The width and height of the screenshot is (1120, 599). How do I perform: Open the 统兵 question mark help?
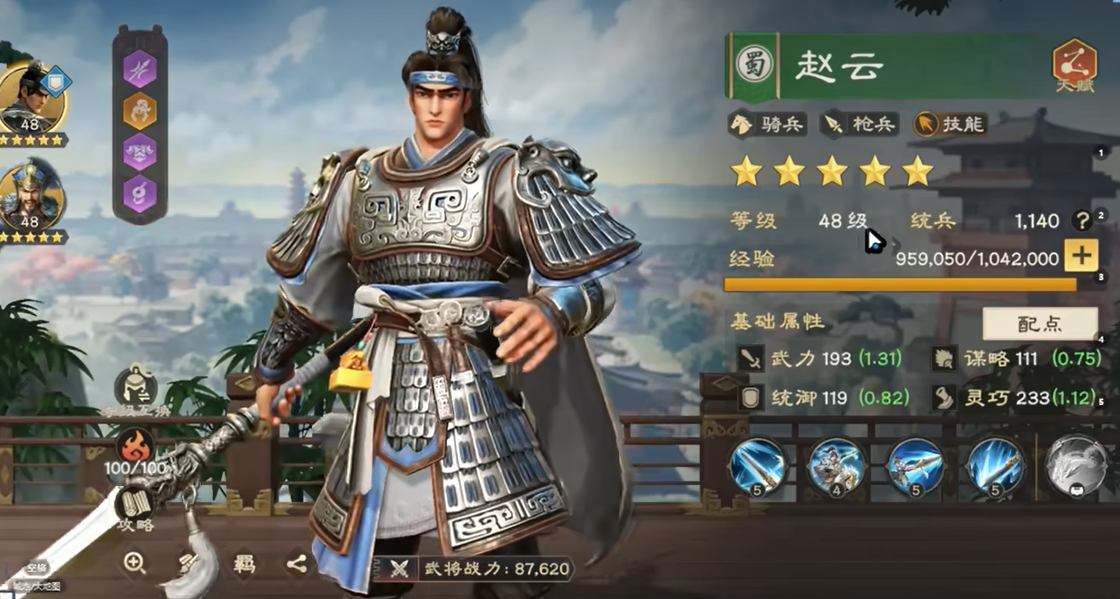coord(1081,221)
